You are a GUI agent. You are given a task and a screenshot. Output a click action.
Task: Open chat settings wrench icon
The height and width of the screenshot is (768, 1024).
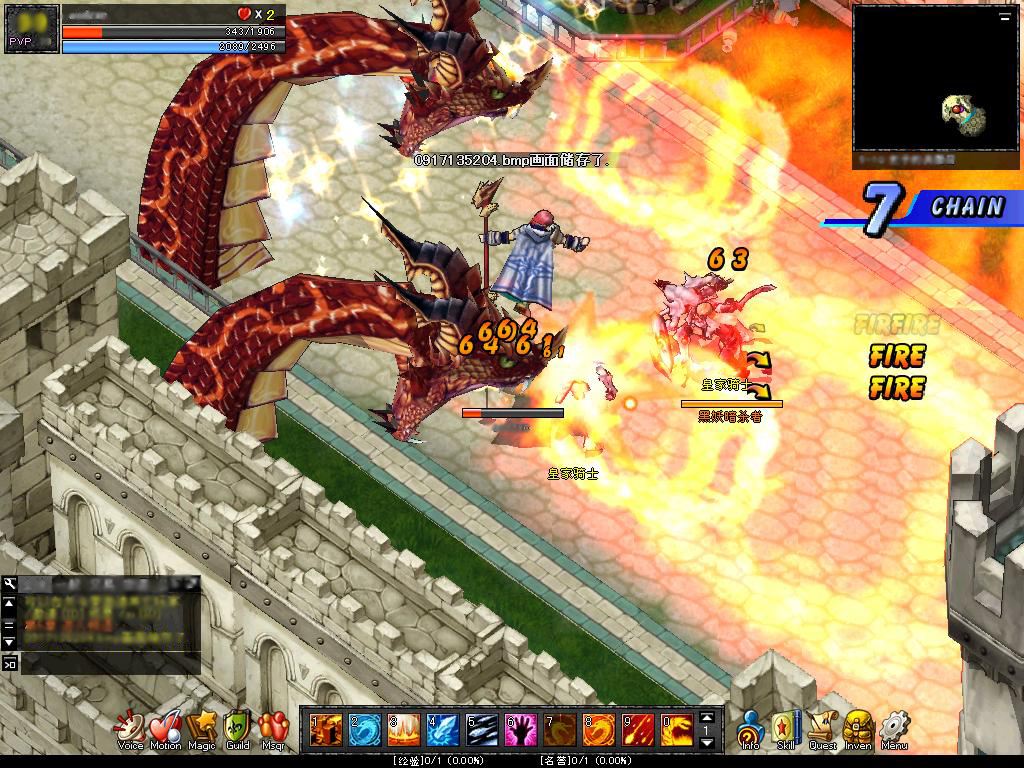pos(10,584)
